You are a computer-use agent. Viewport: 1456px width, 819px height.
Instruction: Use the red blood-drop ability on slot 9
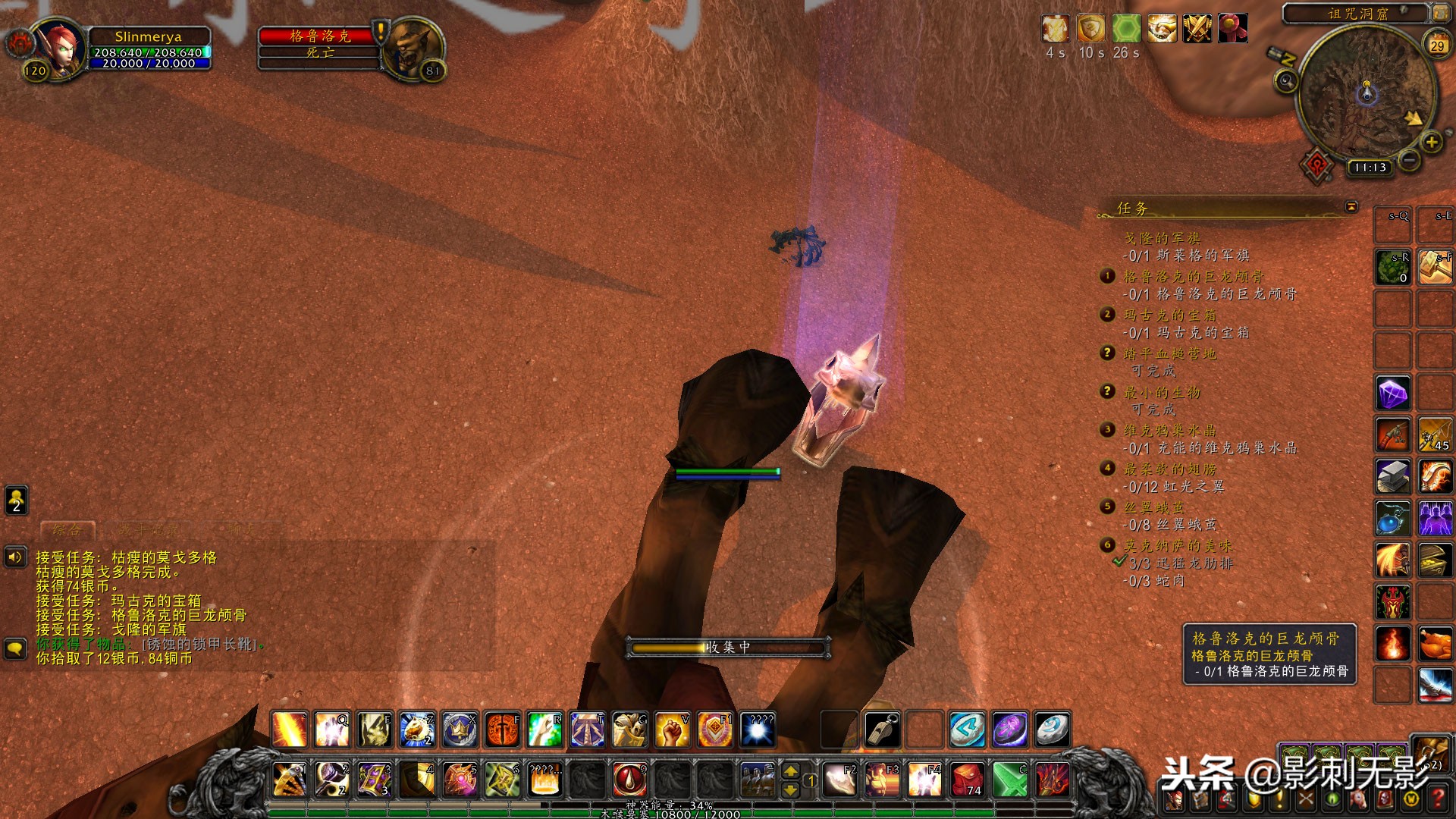click(629, 779)
